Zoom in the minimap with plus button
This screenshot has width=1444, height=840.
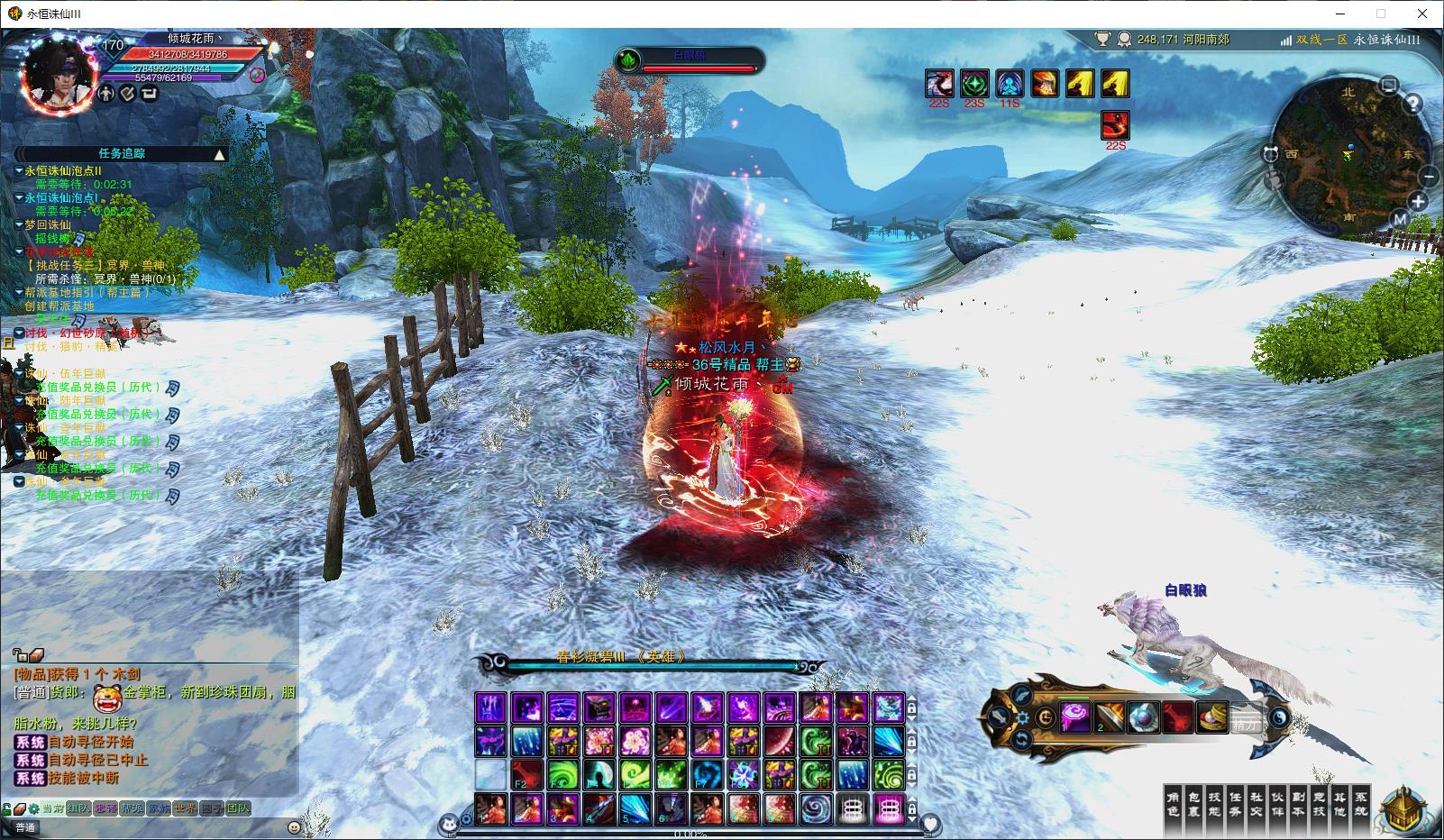(1419, 202)
